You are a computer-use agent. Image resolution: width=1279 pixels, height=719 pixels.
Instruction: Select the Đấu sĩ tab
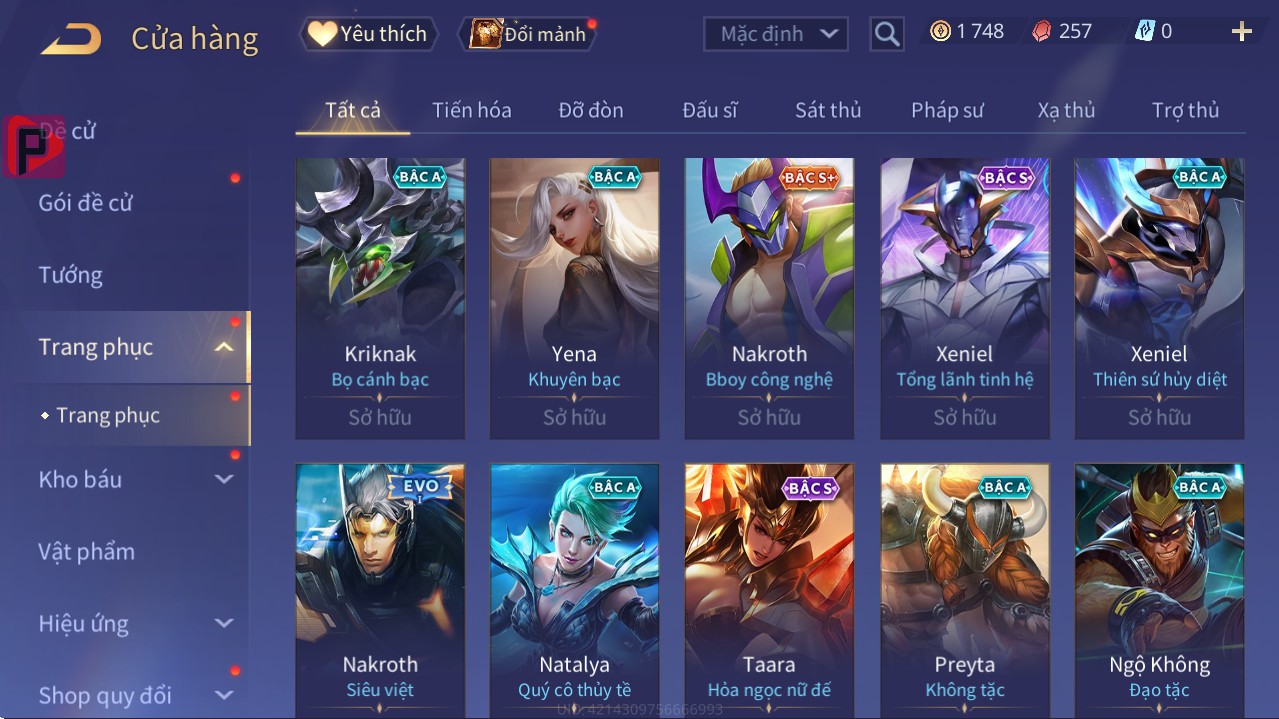tap(709, 110)
